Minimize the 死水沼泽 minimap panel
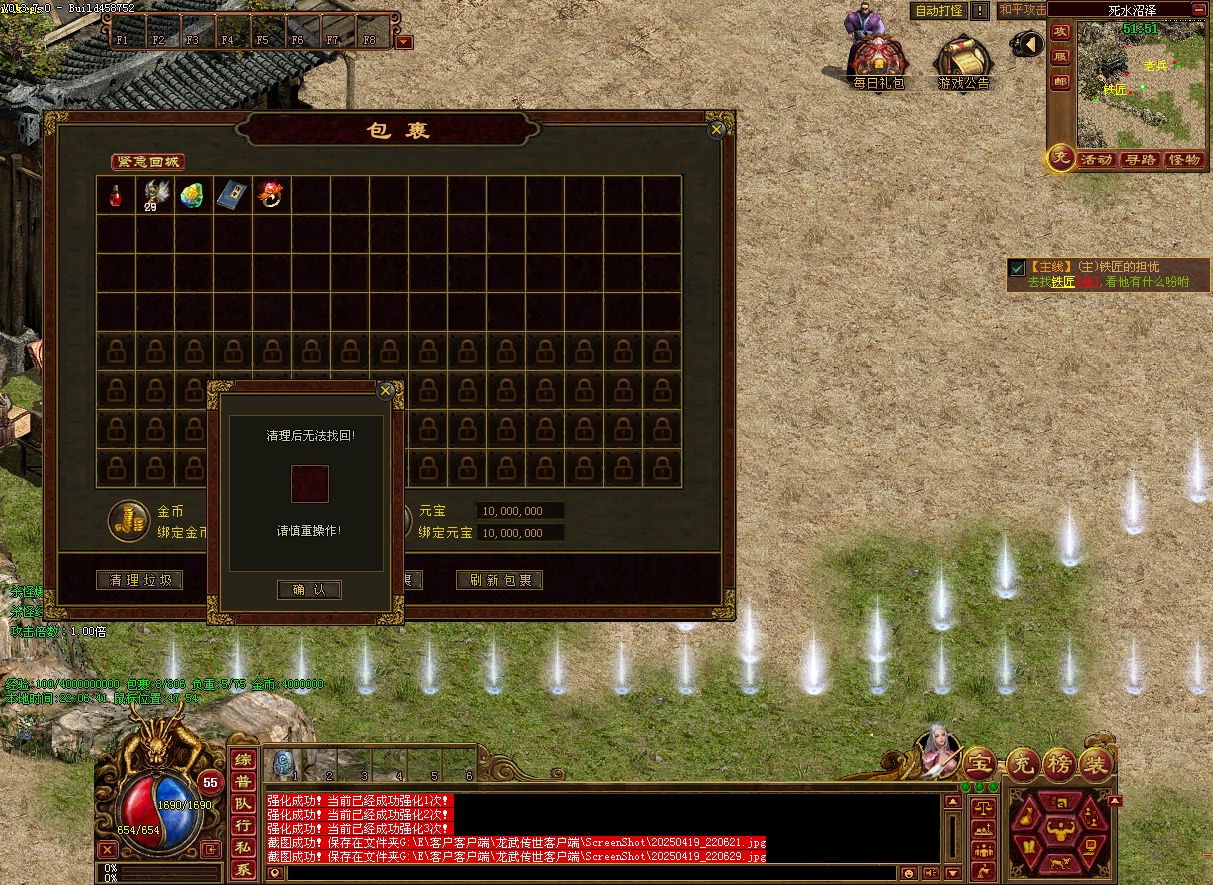 tap(1199, 9)
